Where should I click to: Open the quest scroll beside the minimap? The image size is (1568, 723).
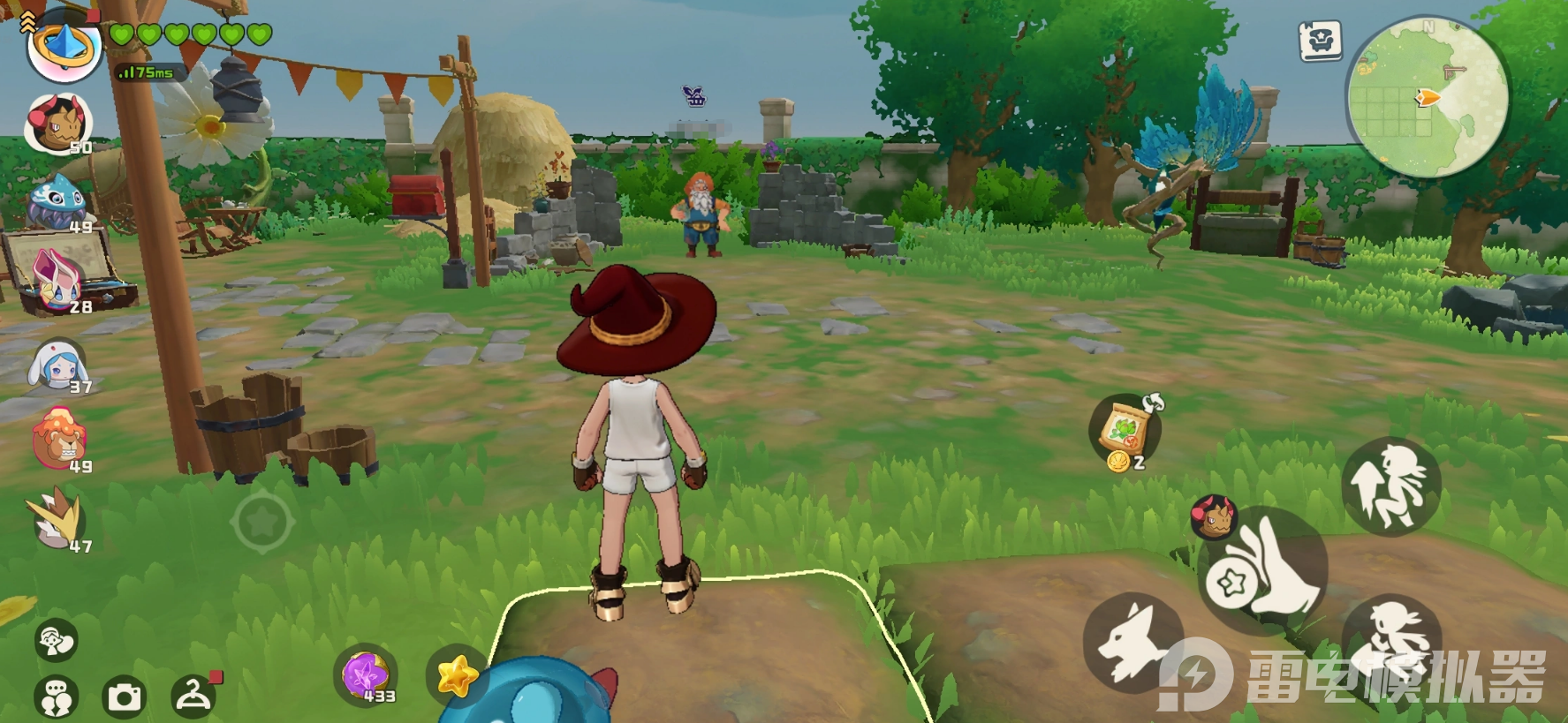(x=1320, y=41)
